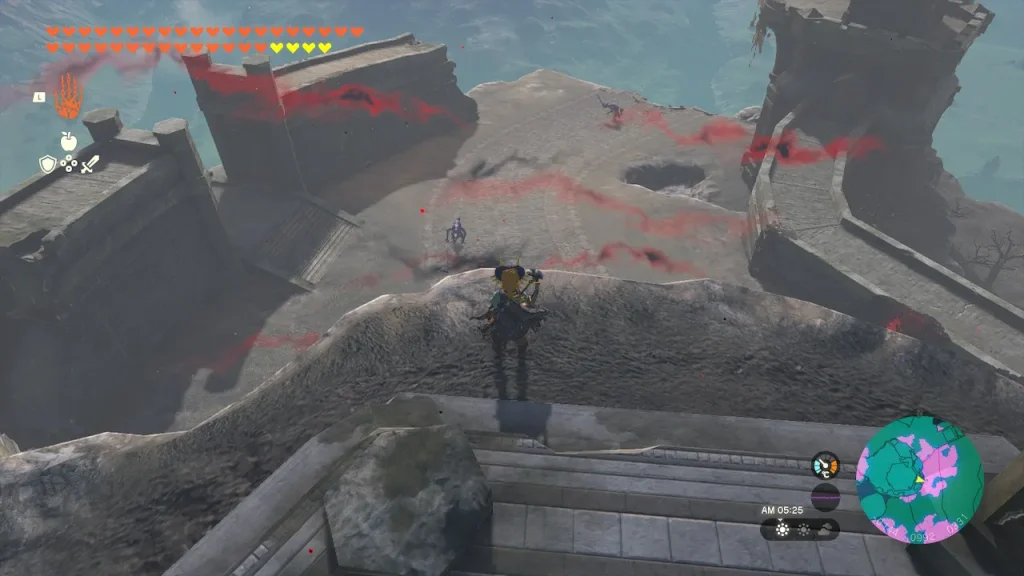Screen dimensions: 1024x576
Task: Click the weather forecast bar
Action: point(800,529)
